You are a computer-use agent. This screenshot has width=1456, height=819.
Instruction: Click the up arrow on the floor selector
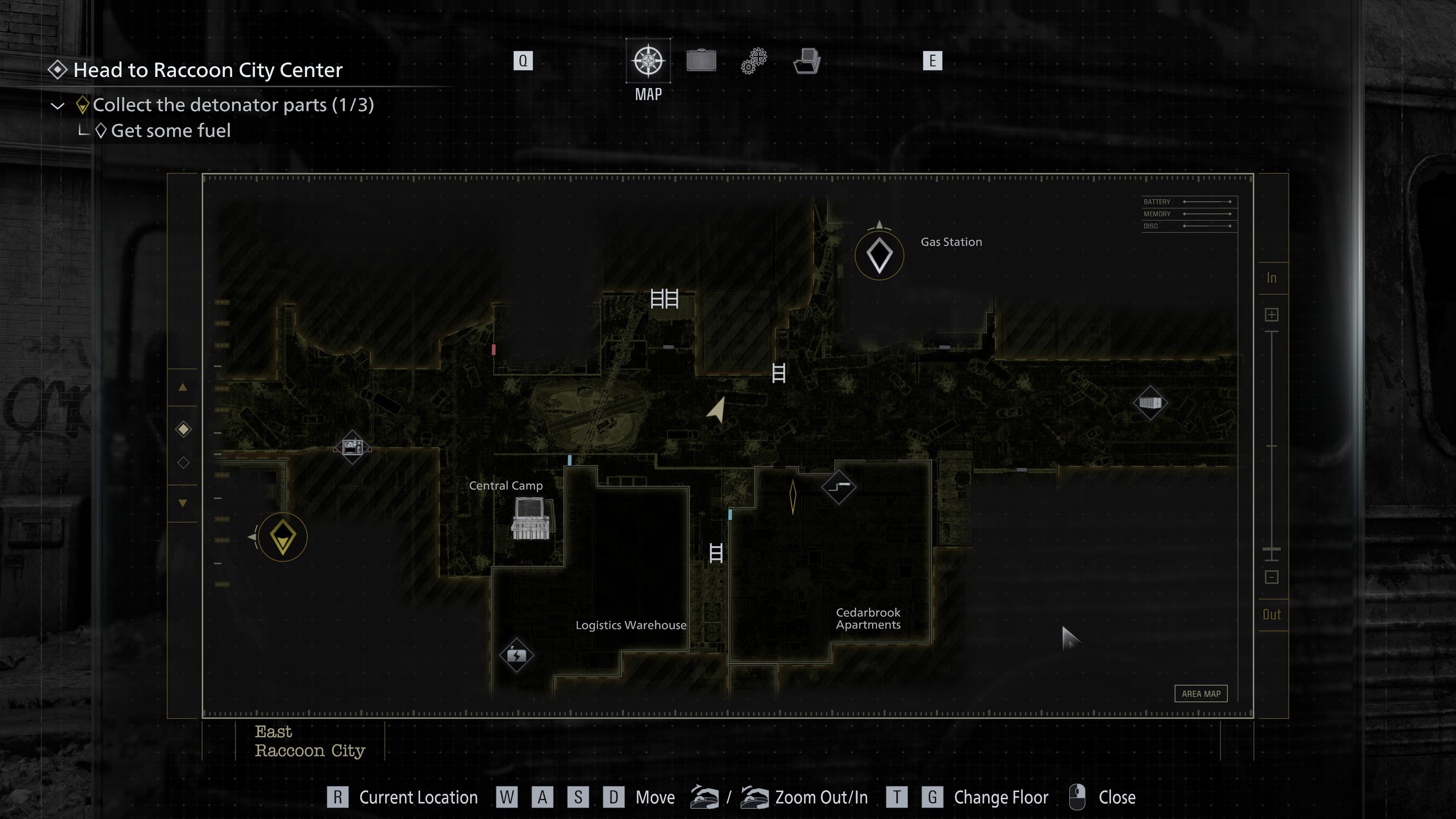(182, 387)
